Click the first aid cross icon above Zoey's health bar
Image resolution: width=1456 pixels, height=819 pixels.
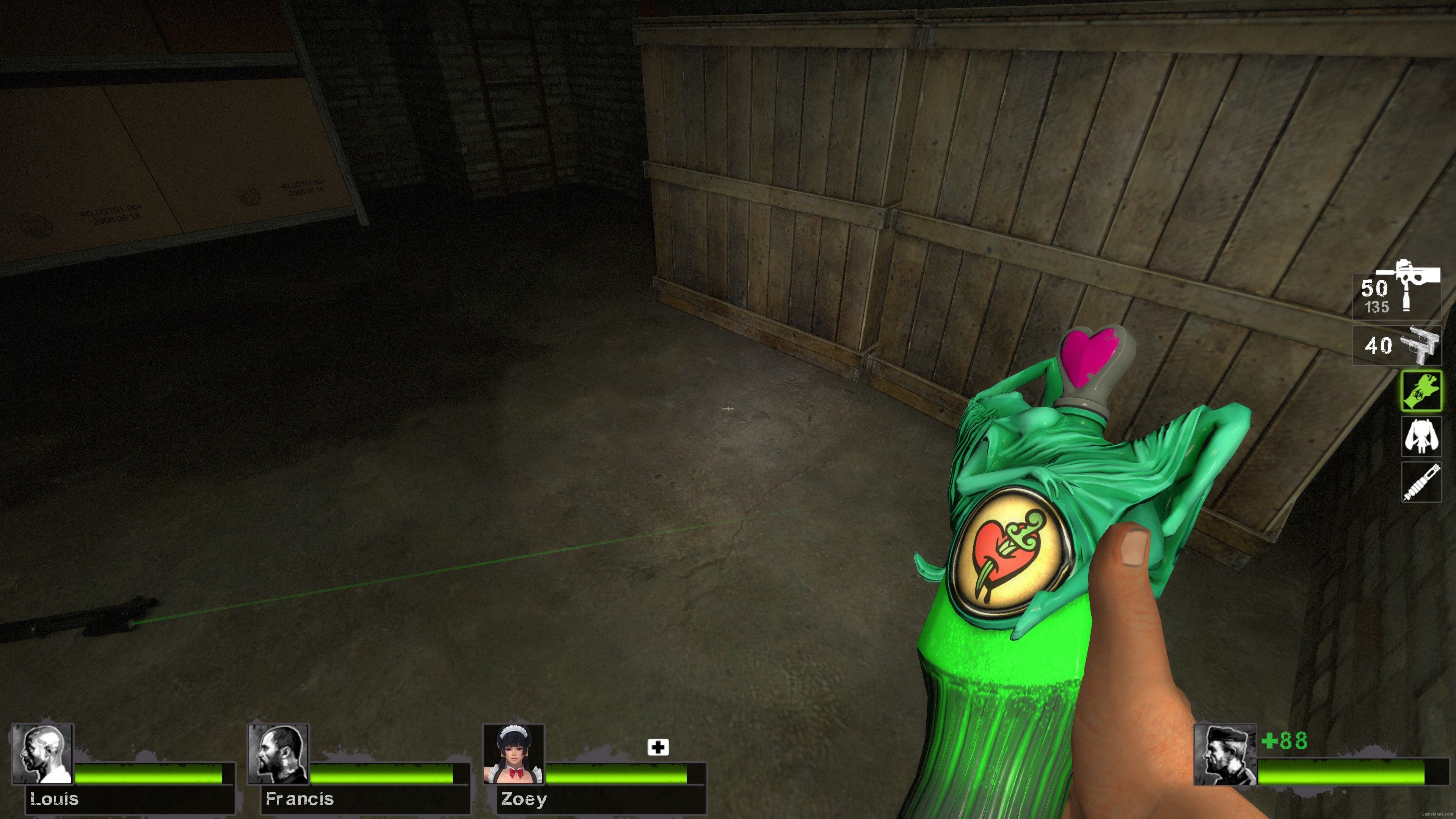(658, 747)
